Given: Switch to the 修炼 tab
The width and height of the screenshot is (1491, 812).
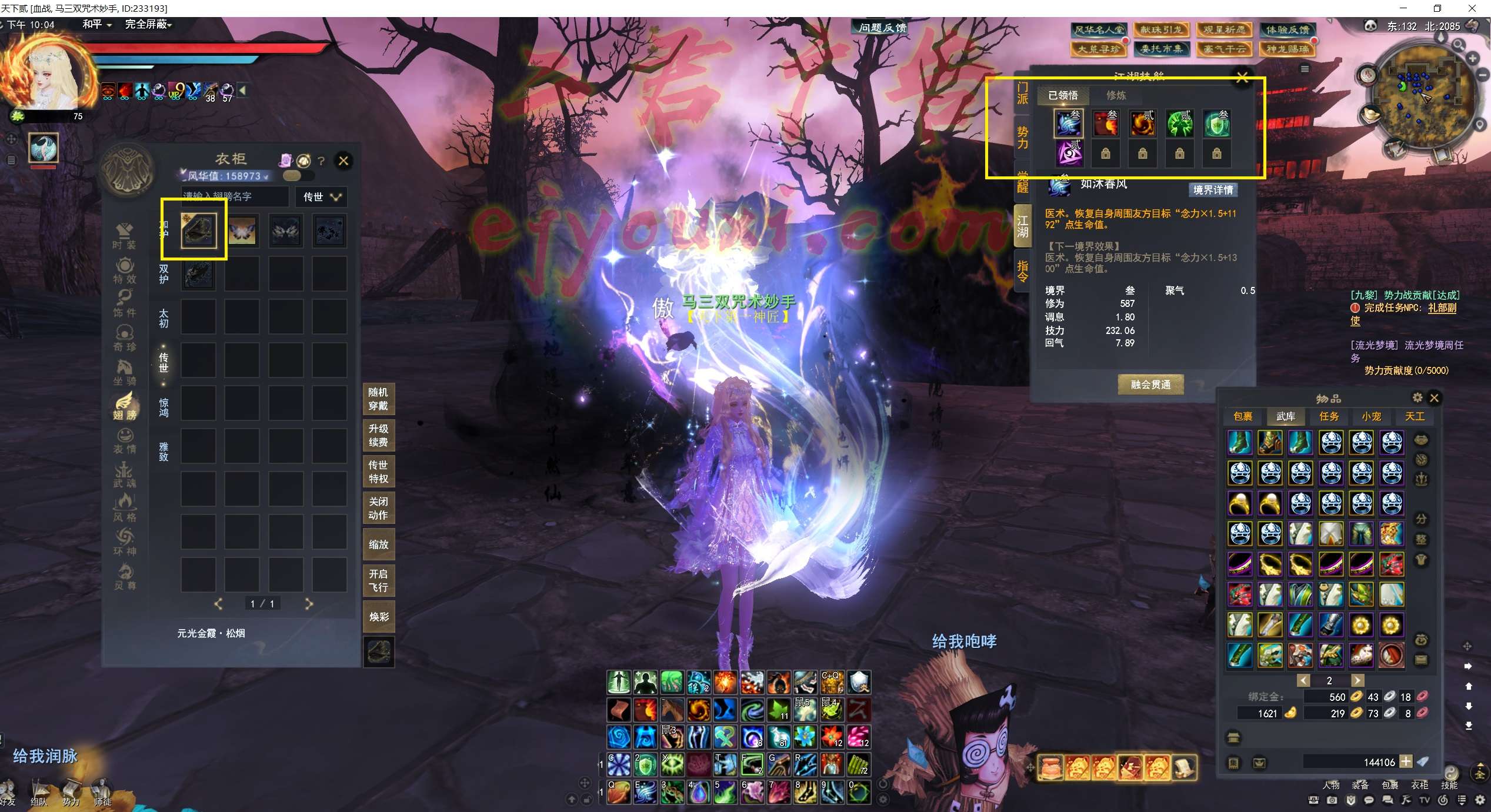Looking at the screenshot, I should [1116, 95].
